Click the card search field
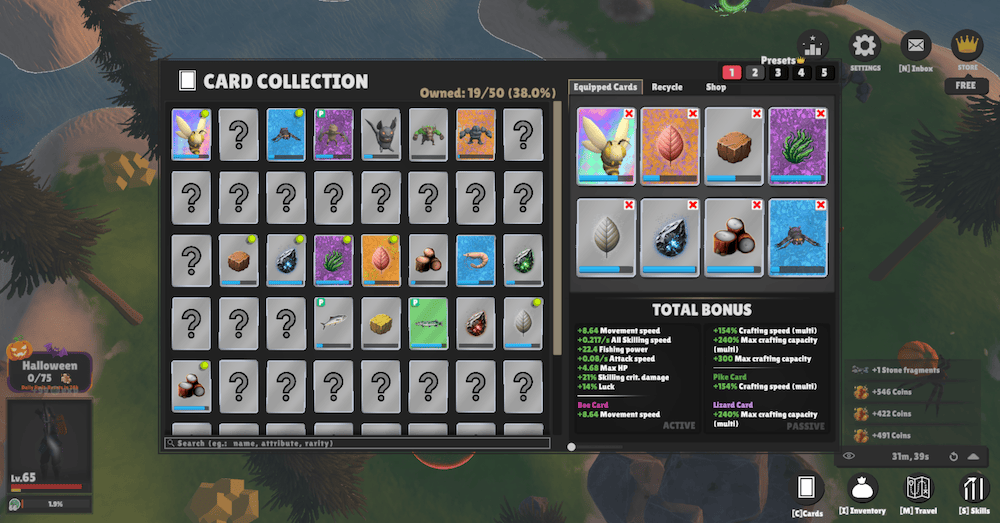Viewport: 1000px width, 523px height. point(358,443)
